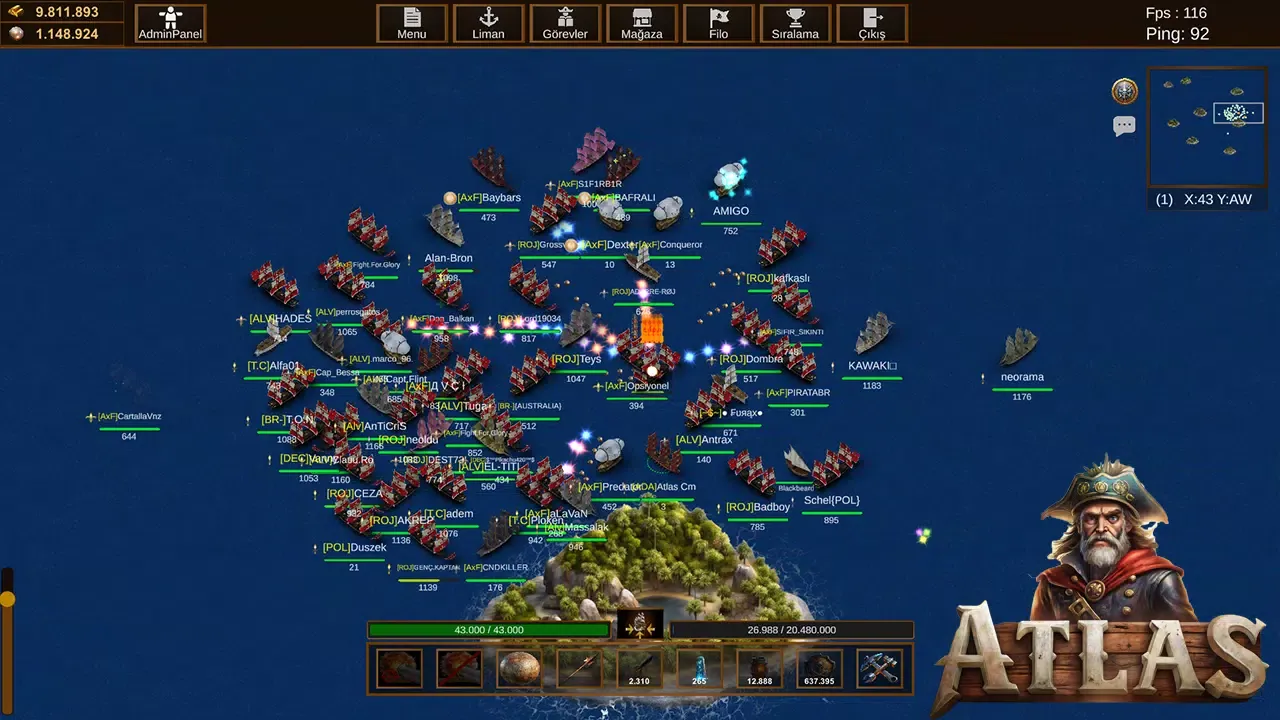
Task: Open rankings via the Sıralama trophy icon
Action: (x=795, y=22)
